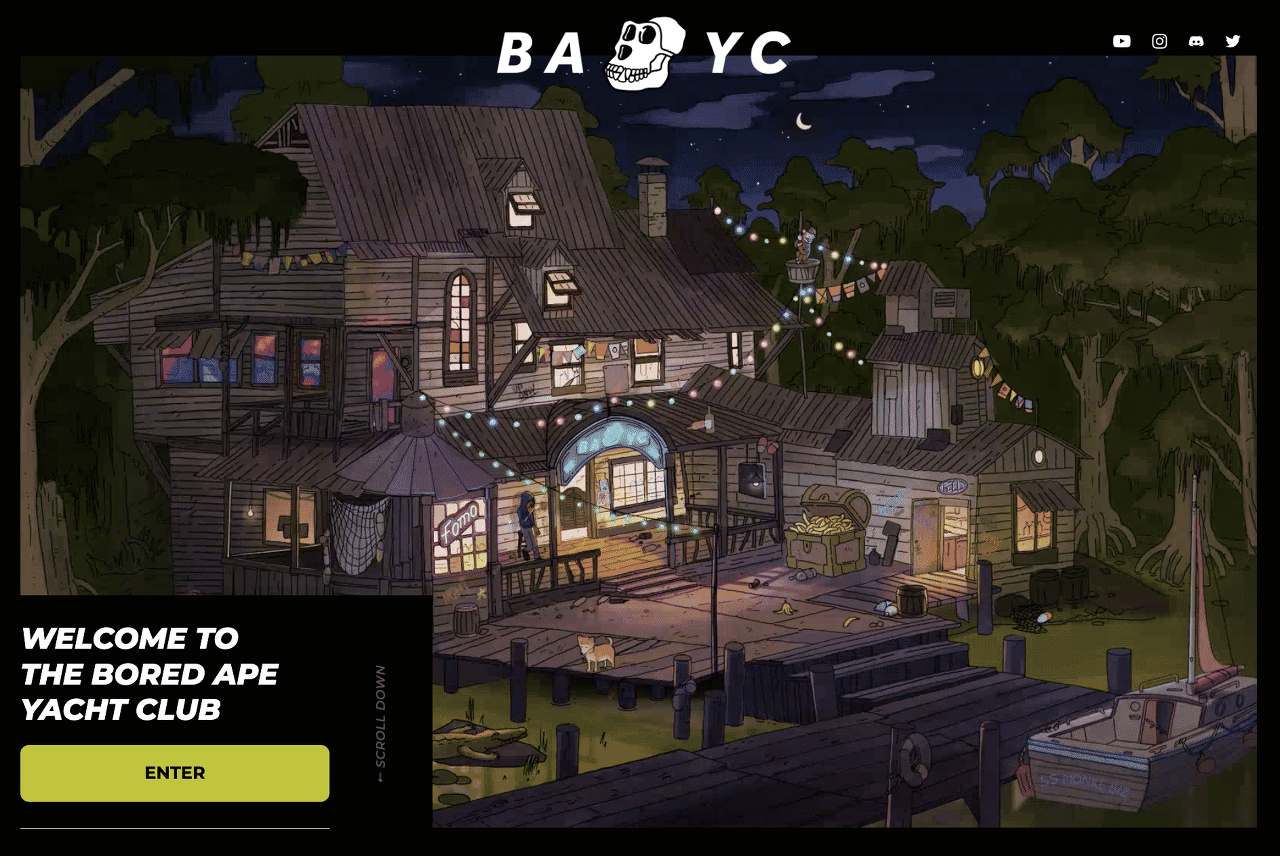The image size is (1280, 856).
Task: Open the Instagram icon in the header
Action: coord(1159,41)
